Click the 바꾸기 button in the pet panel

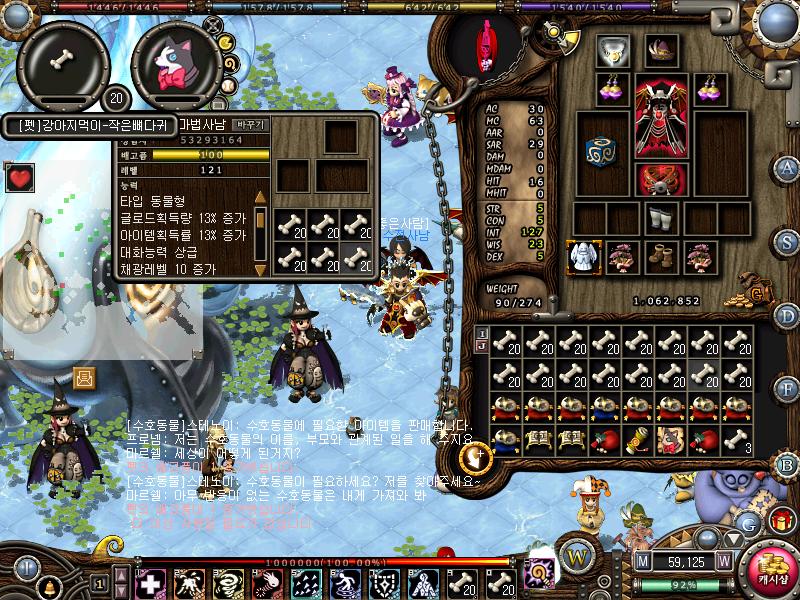[x=249, y=125]
